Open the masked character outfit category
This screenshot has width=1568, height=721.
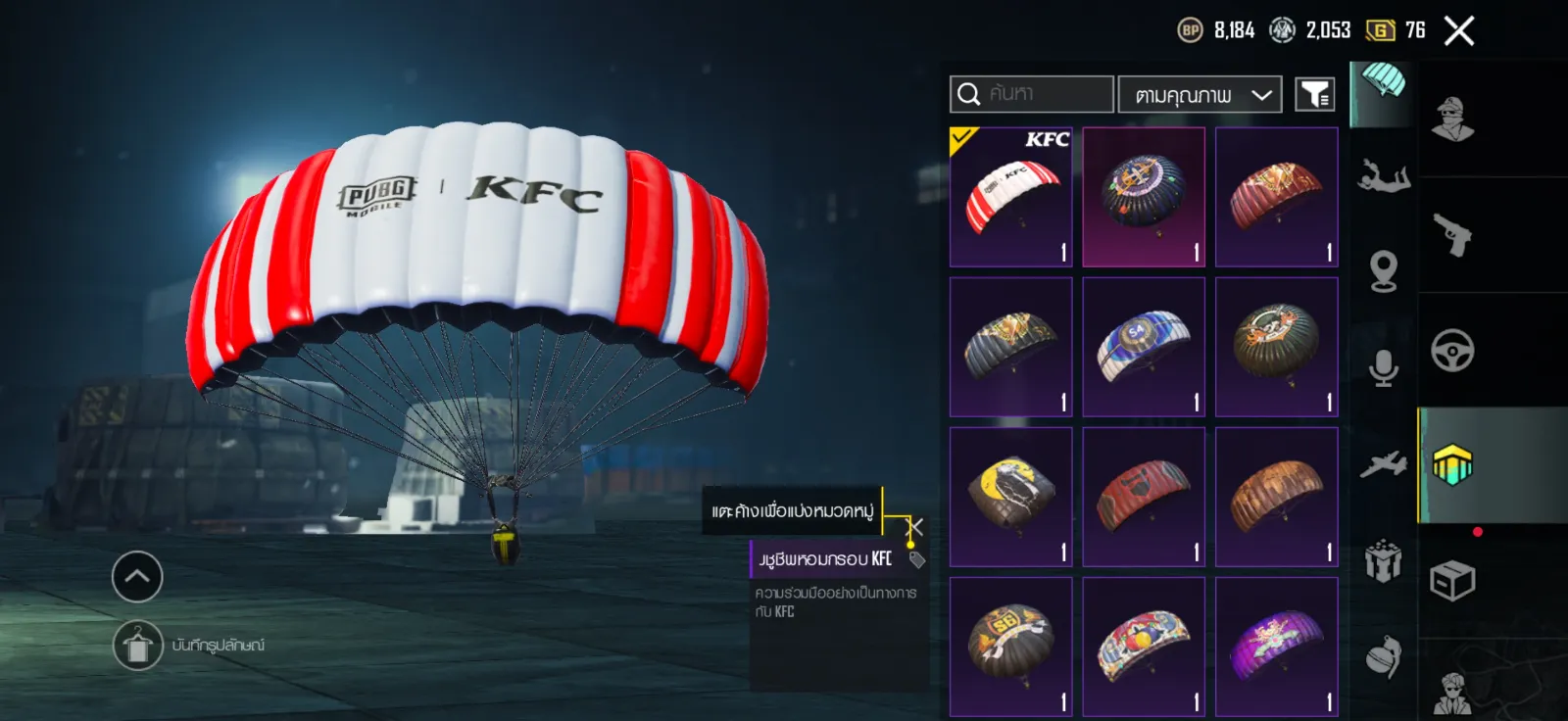pyautogui.click(x=1452, y=120)
